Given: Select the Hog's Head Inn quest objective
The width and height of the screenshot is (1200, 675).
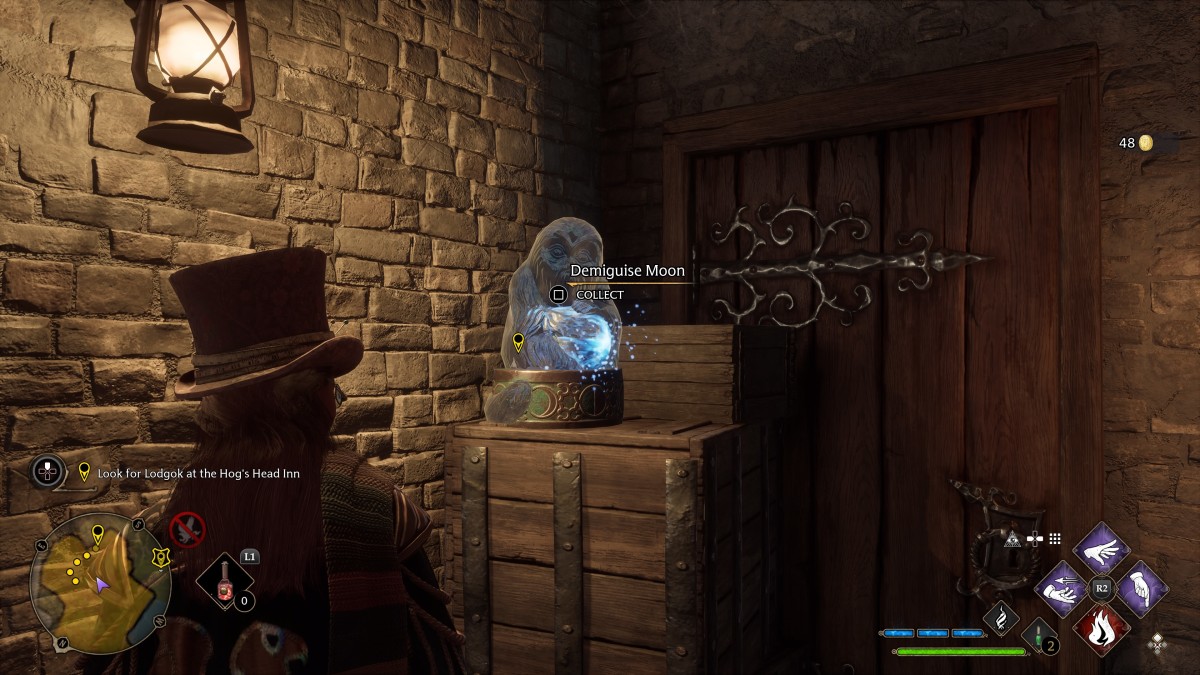Looking at the screenshot, I should point(198,473).
